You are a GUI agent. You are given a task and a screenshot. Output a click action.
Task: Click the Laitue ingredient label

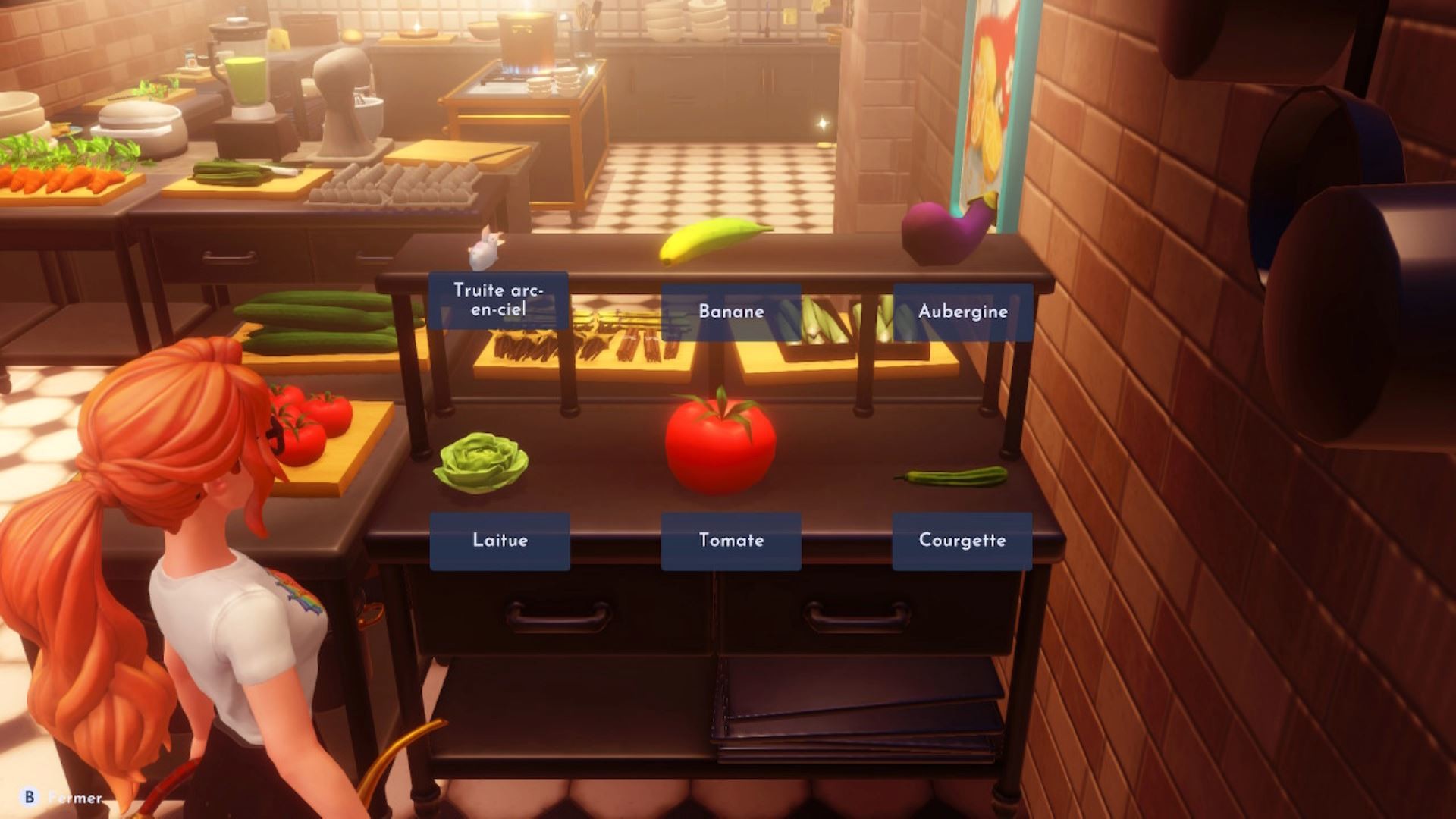pyautogui.click(x=499, y=541)
